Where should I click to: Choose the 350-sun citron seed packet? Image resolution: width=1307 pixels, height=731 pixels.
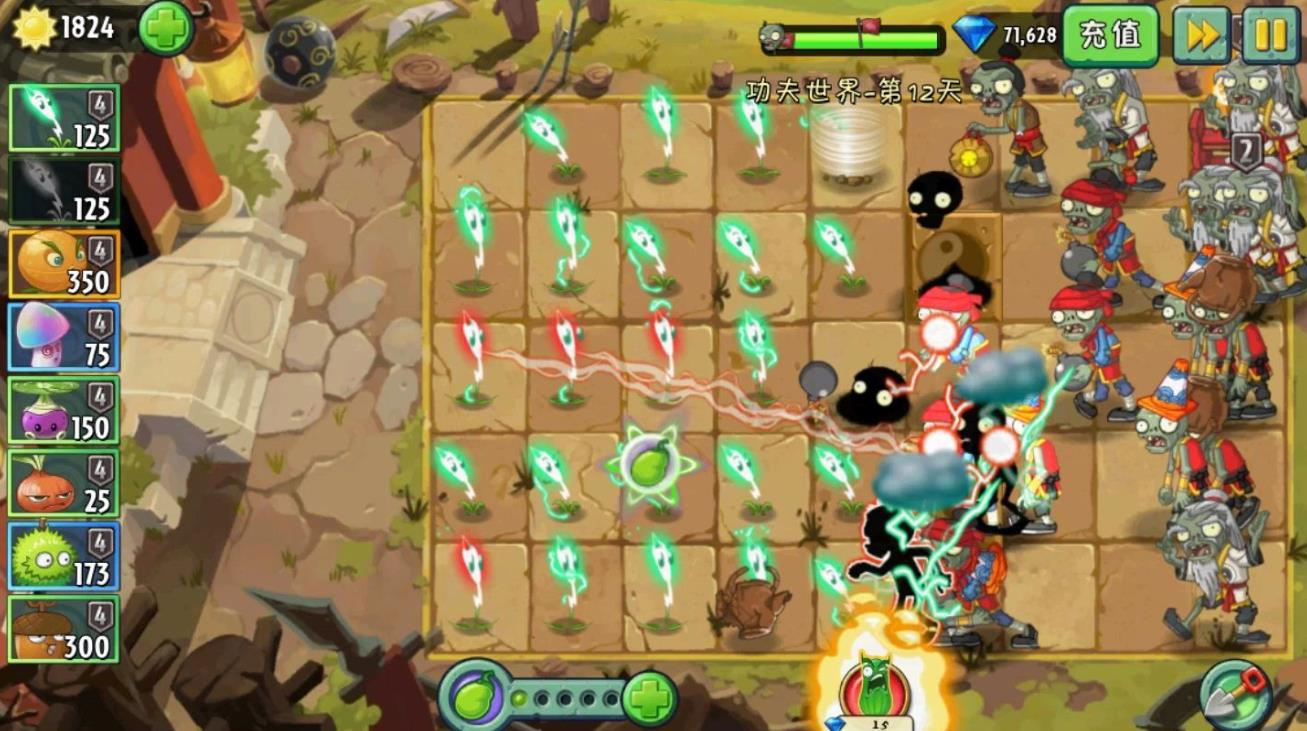tap(64, 264)
